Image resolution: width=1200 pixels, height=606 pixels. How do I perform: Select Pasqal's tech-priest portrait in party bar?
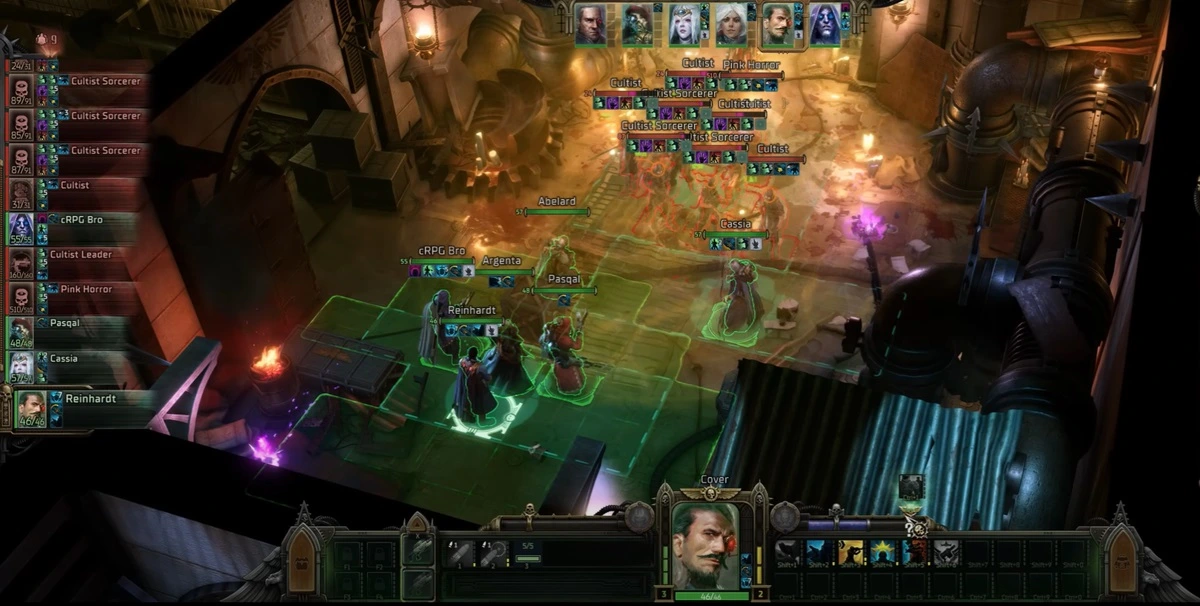[x=637, y=24]
